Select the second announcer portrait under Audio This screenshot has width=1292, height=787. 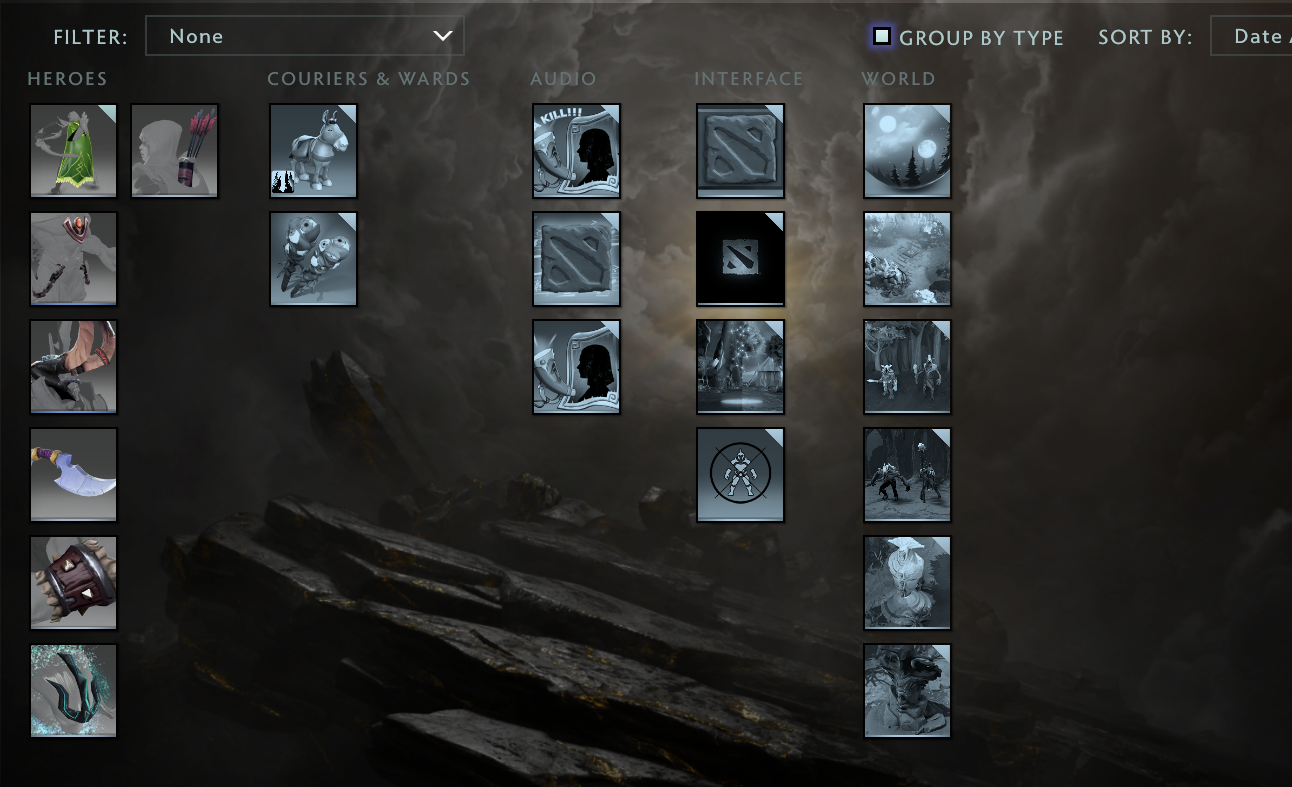(576, 366)
